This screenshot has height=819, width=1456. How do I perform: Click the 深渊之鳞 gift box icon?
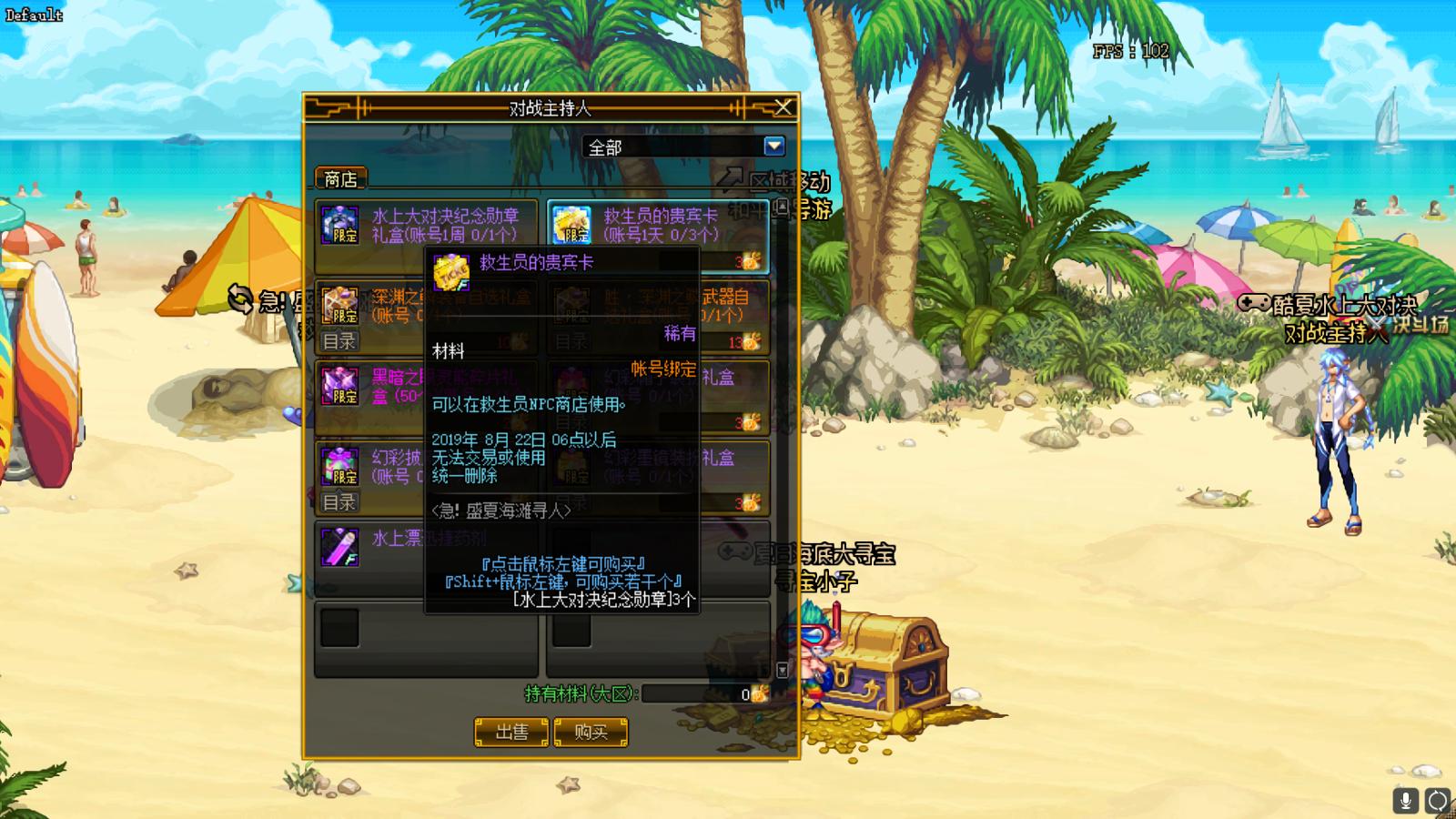click(x=339, y=304)
